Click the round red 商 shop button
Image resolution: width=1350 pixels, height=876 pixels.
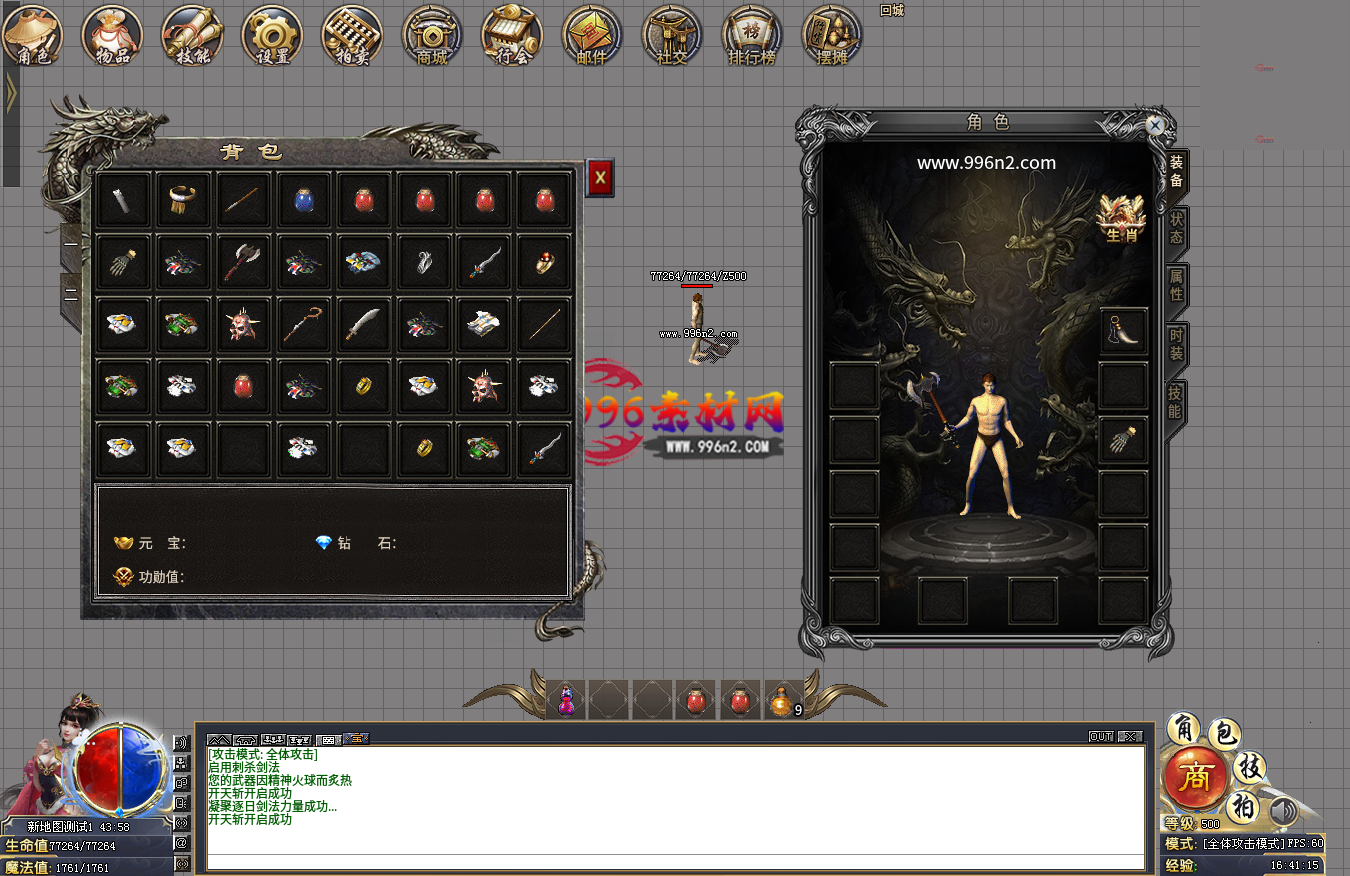coord(1195,777)
